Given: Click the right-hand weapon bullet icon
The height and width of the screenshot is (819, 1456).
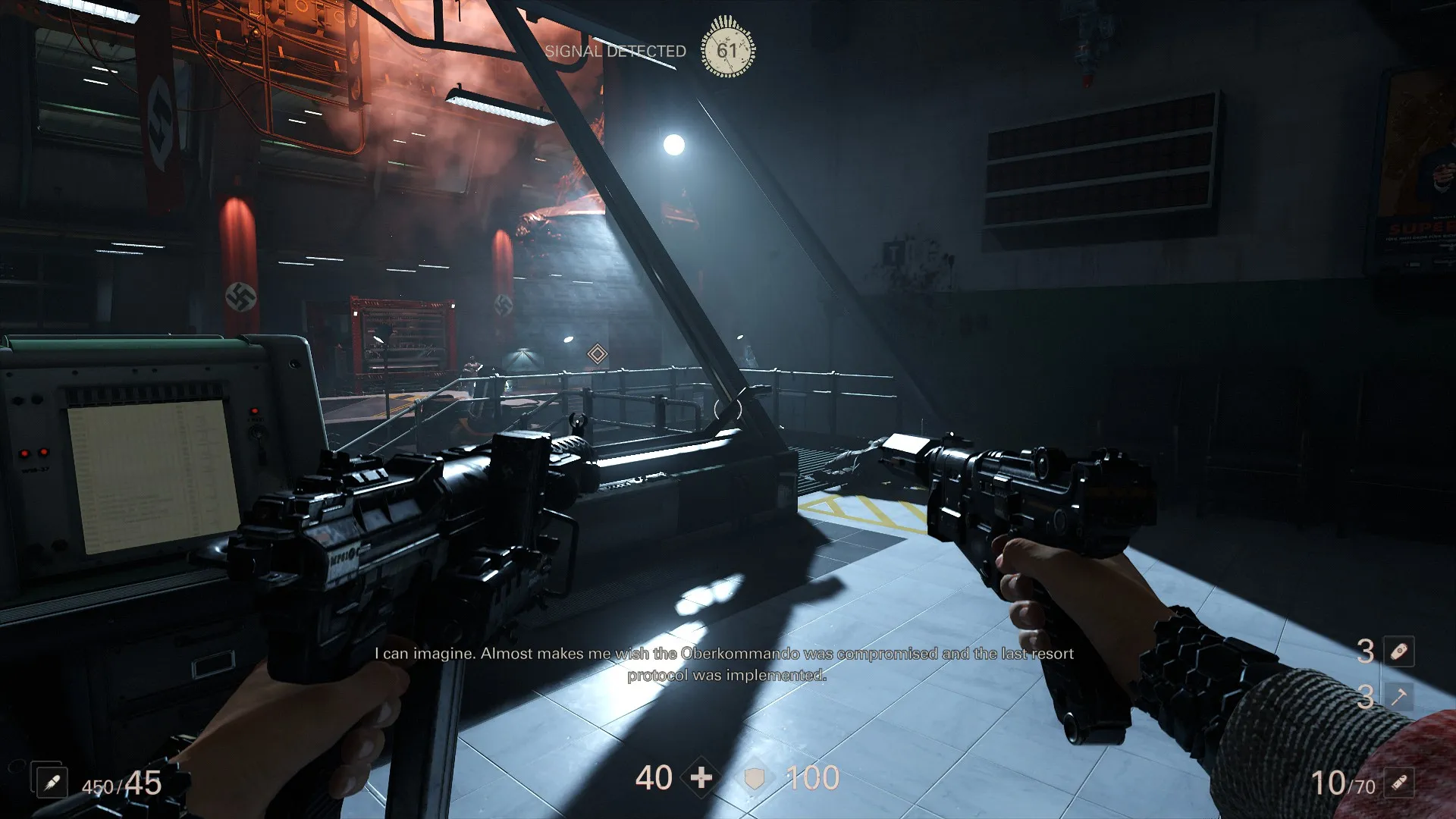Looking at the screenshot, I should coord(1399,783).
